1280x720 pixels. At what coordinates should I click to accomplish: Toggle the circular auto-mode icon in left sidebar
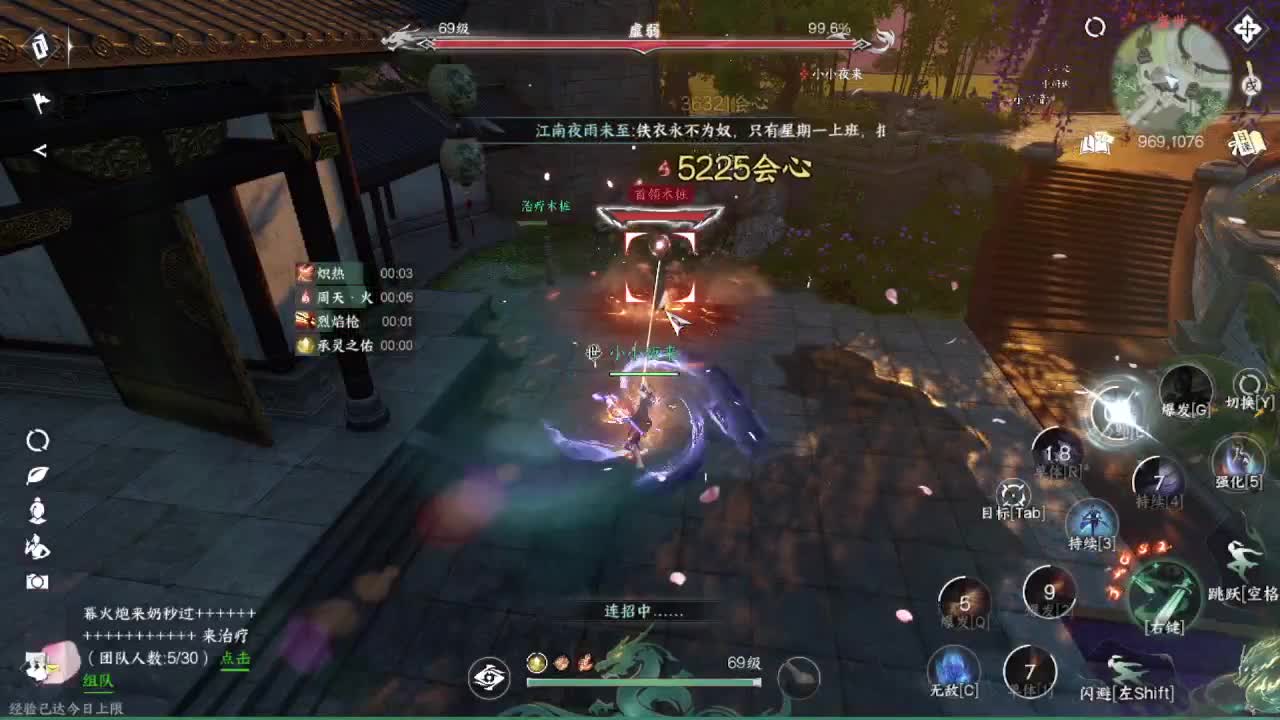coord(35,440)
